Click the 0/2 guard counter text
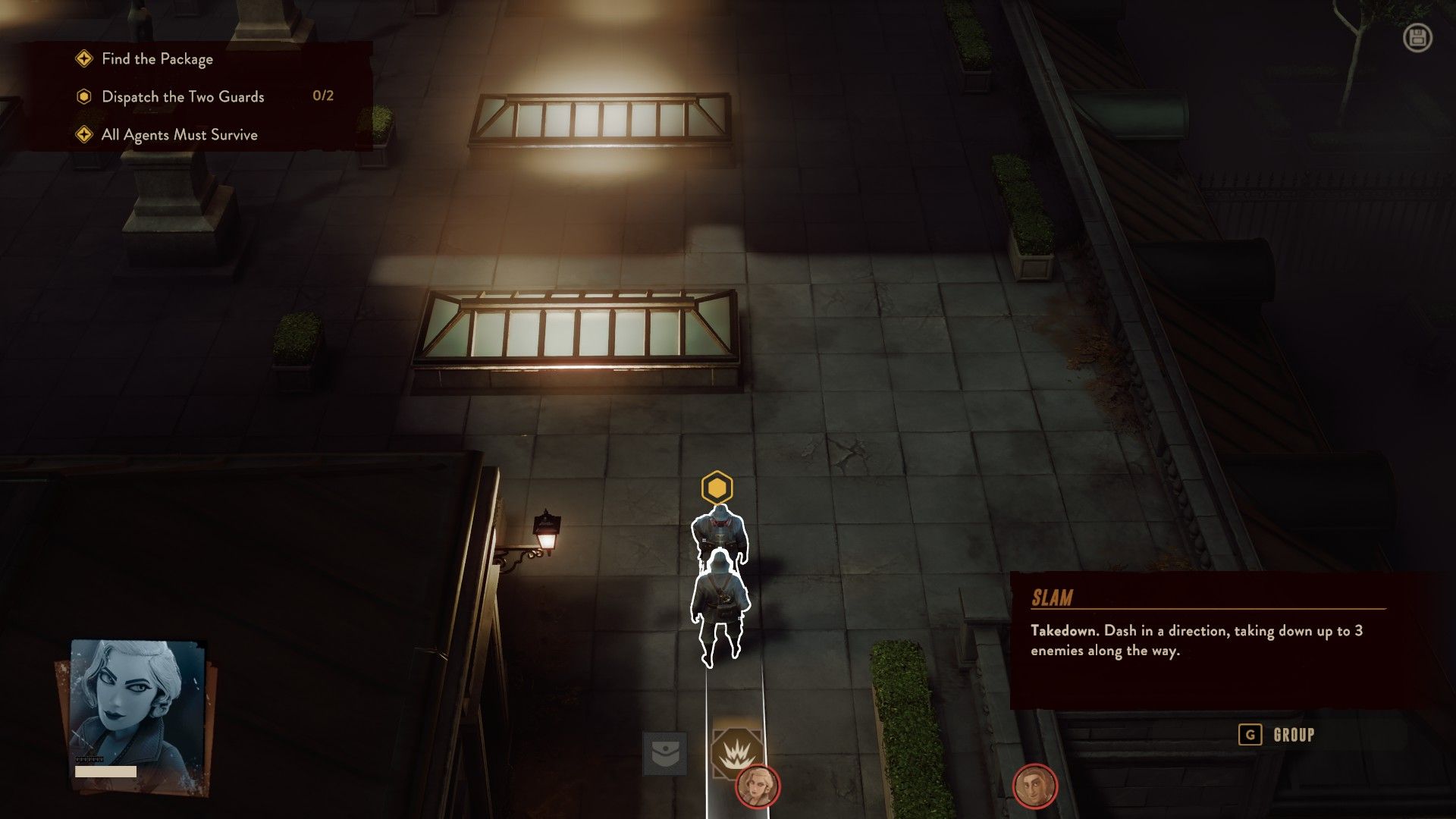The width and height of the screenshot is (1456, 819). pyautogui.click(x=322, y=96)
